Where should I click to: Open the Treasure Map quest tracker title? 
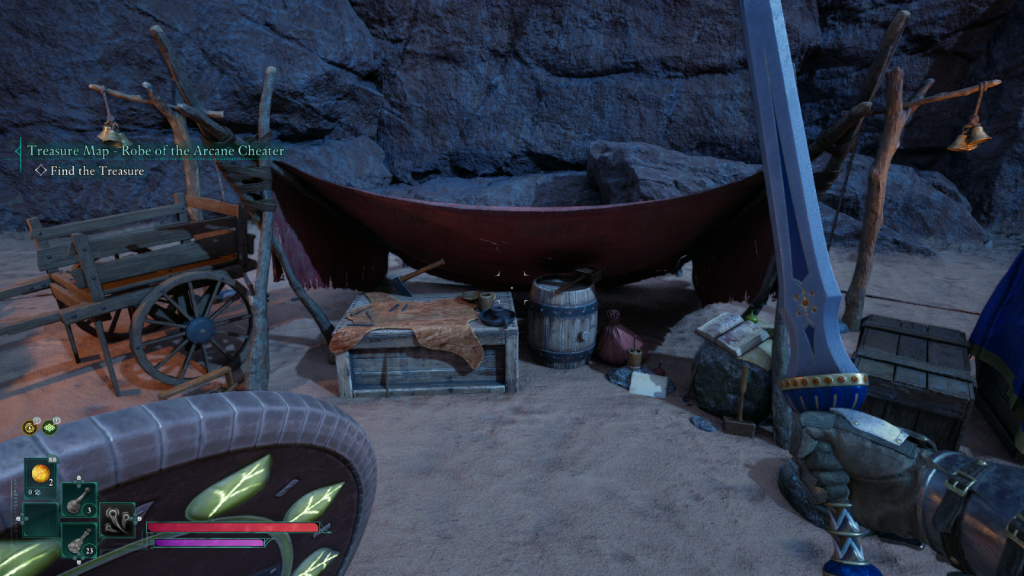(155, 151)
